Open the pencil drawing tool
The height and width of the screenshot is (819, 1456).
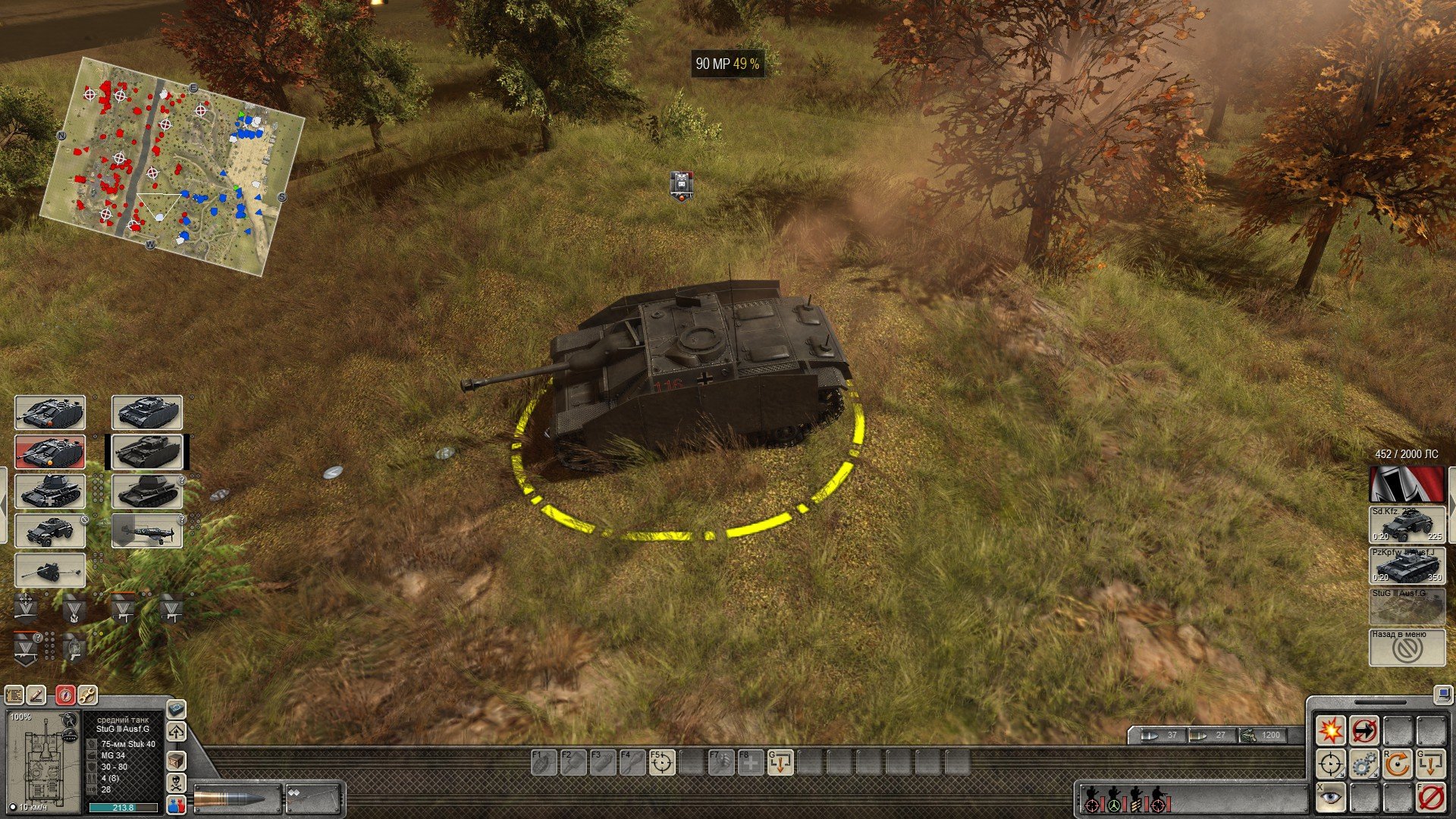(x=36, y=695)
